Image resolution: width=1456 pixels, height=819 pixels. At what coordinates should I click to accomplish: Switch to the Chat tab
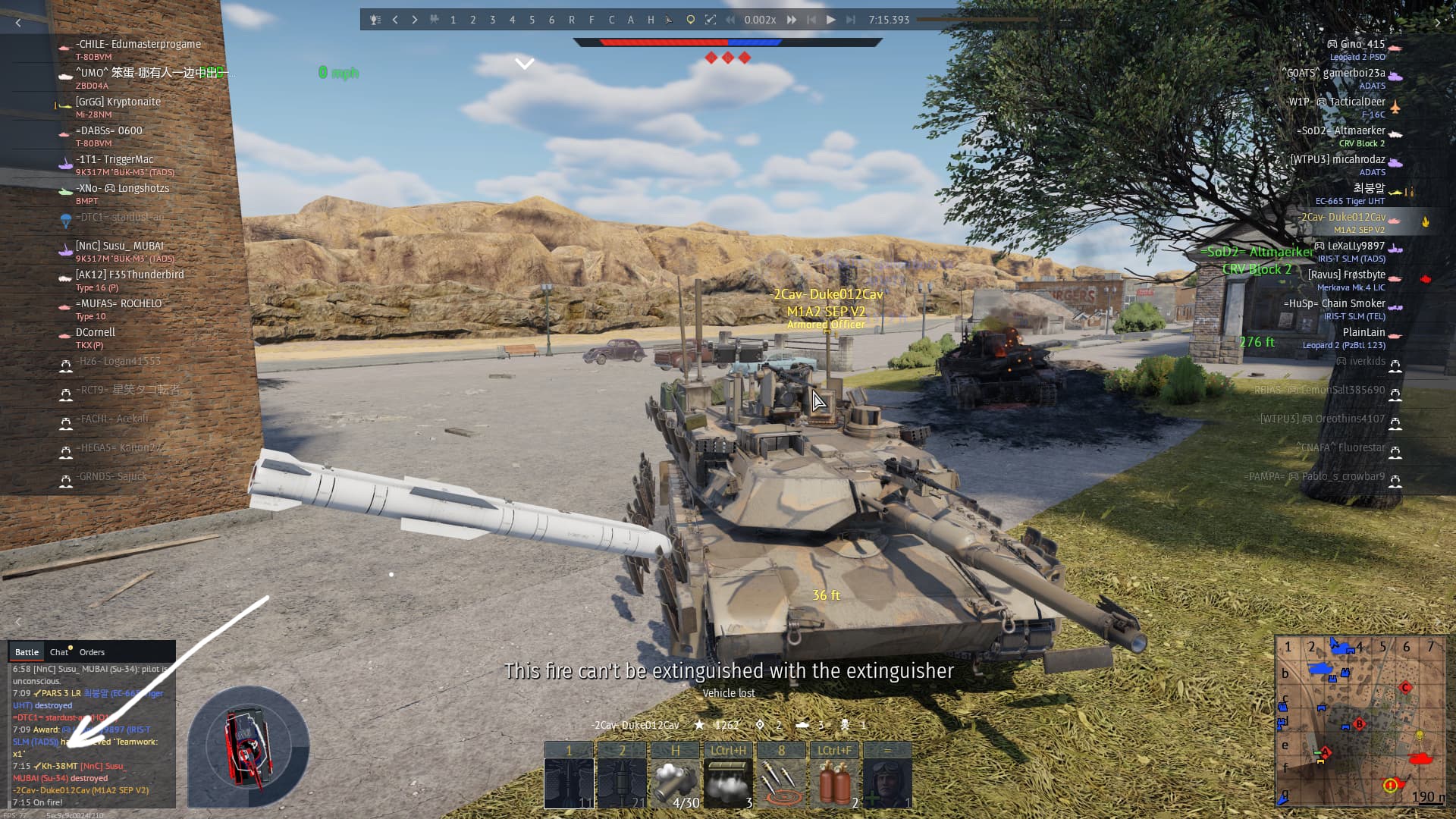(x=59, y=652)
